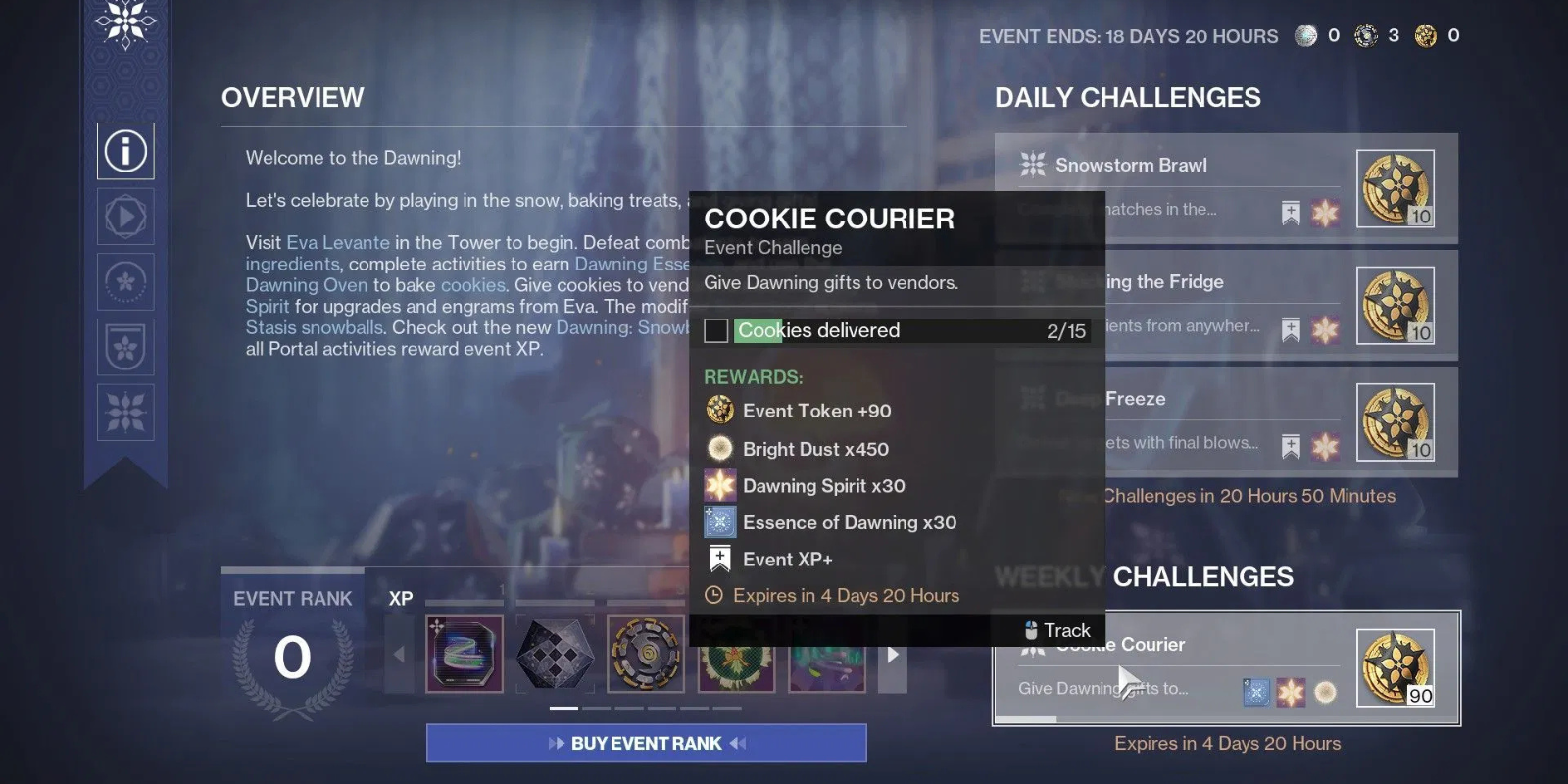Open the shield seal icon in the sidebar
Viewport: 1568px width, 784px height.
pos(123,348)
